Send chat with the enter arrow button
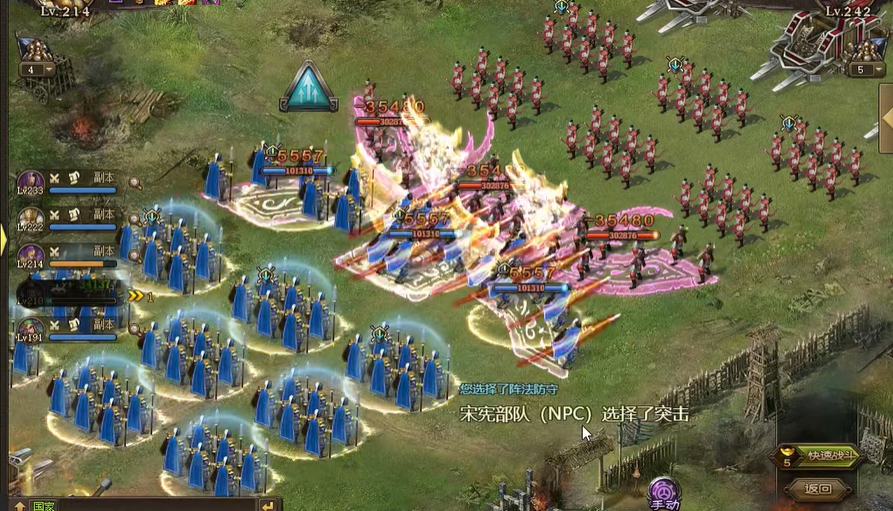This screenshot has height=511, width=893. coord(267,505)
